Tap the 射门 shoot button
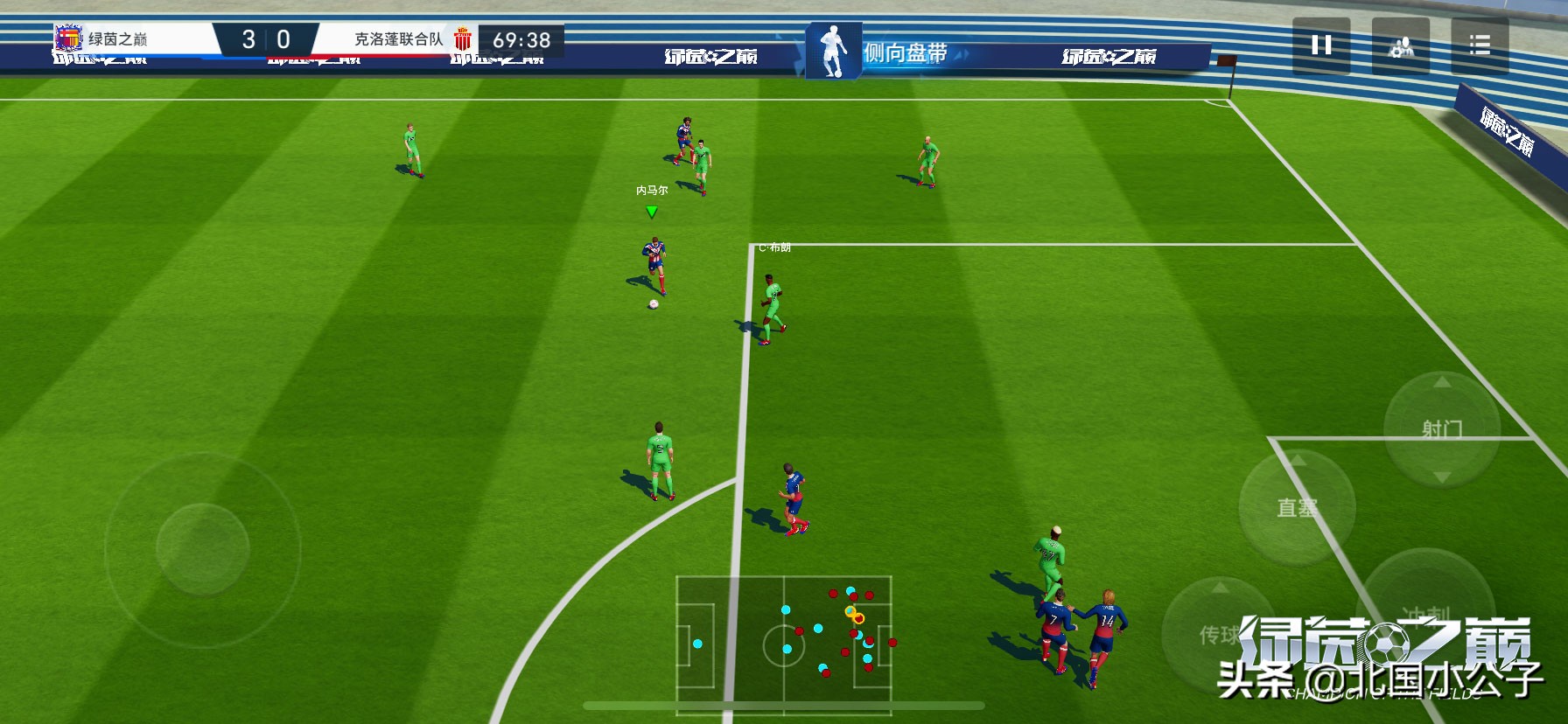 1441,428
